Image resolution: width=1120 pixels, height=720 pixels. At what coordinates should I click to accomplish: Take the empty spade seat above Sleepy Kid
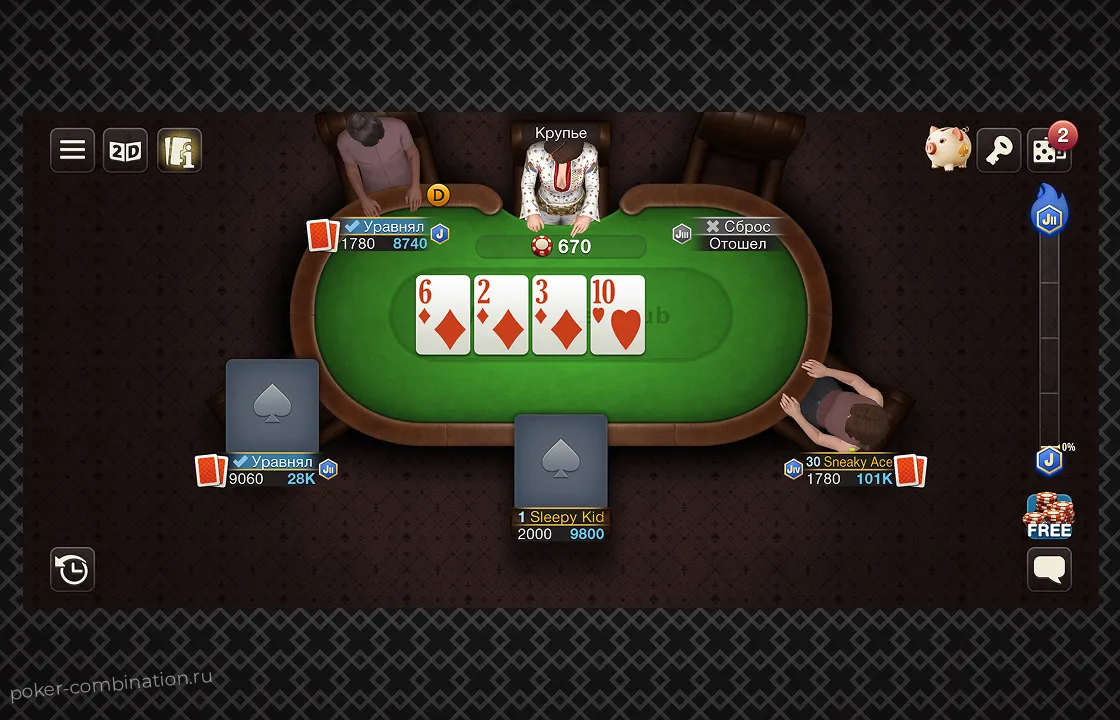(x=561, y=461)
